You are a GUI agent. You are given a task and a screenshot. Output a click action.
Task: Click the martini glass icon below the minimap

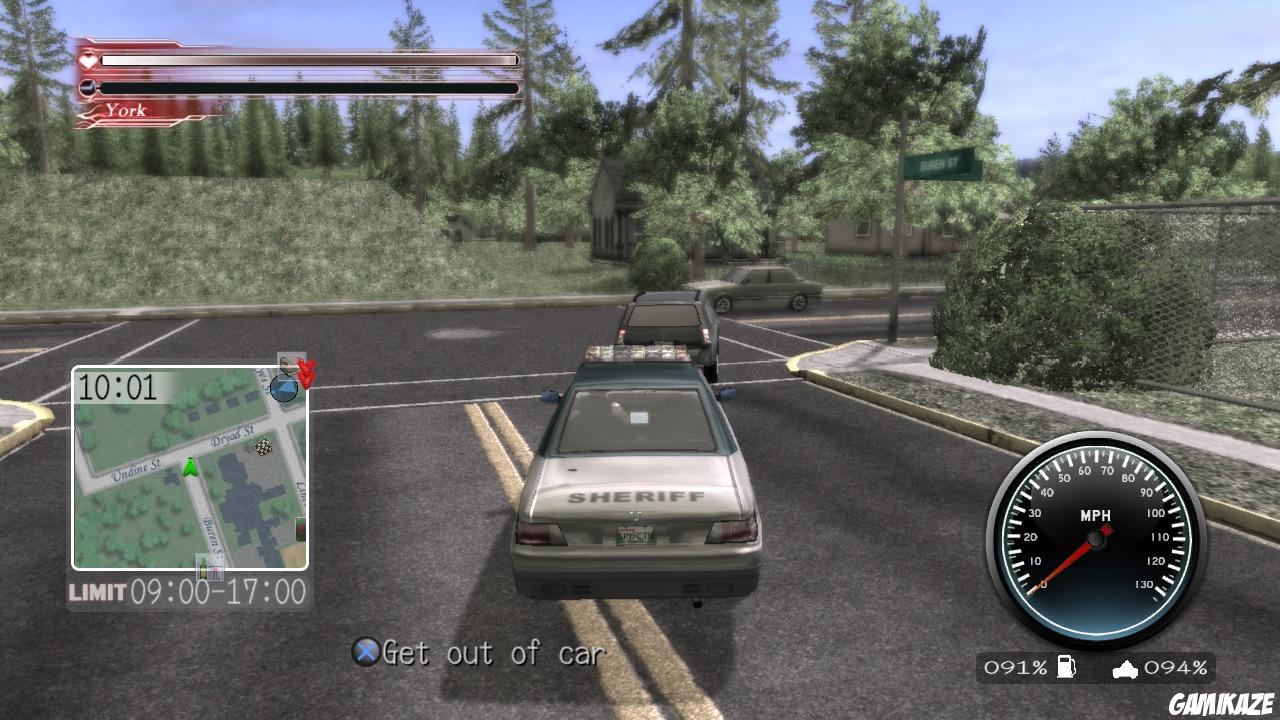point(218,571)
